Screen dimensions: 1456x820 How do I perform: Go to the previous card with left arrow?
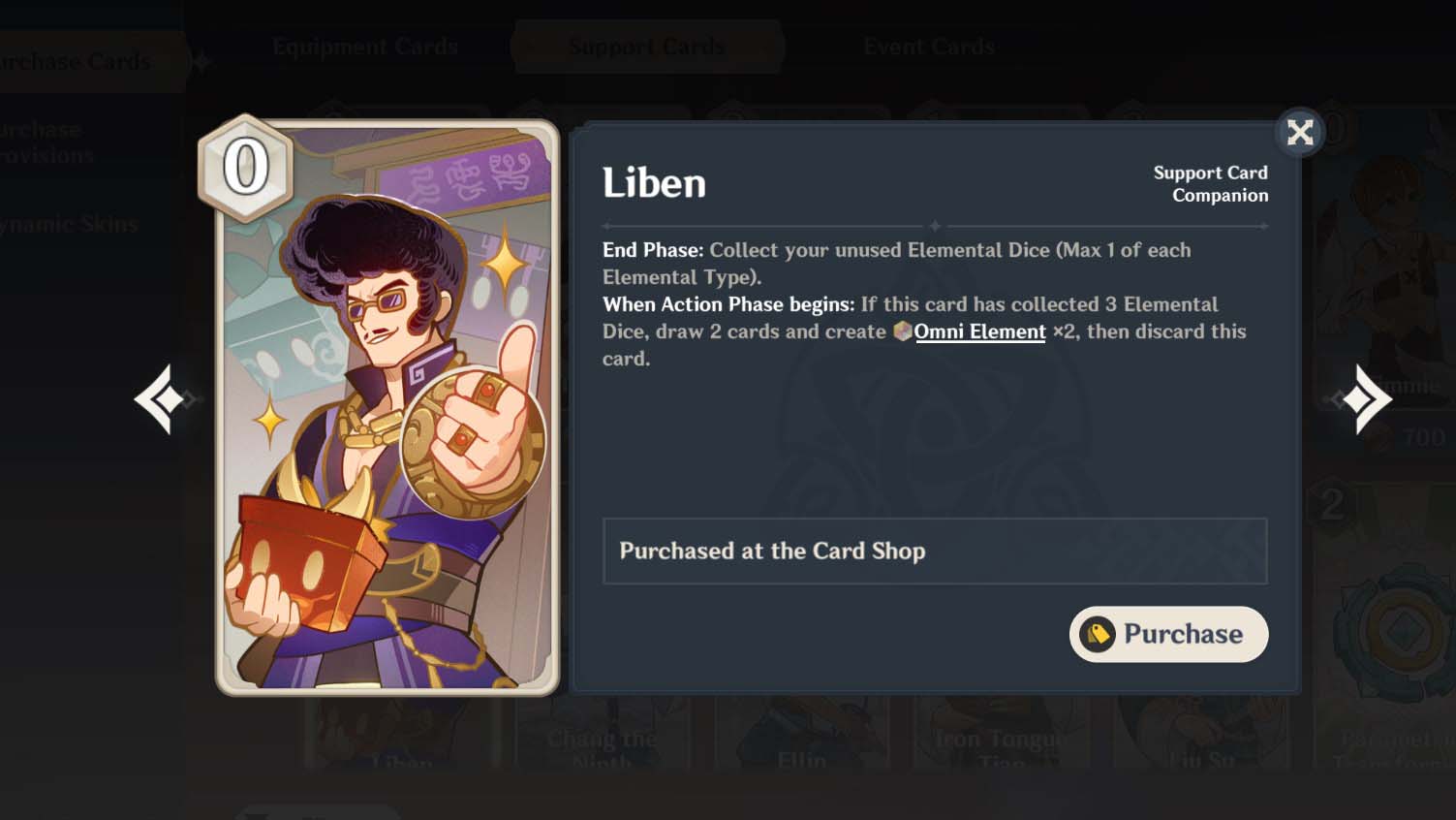coord(161,398)
